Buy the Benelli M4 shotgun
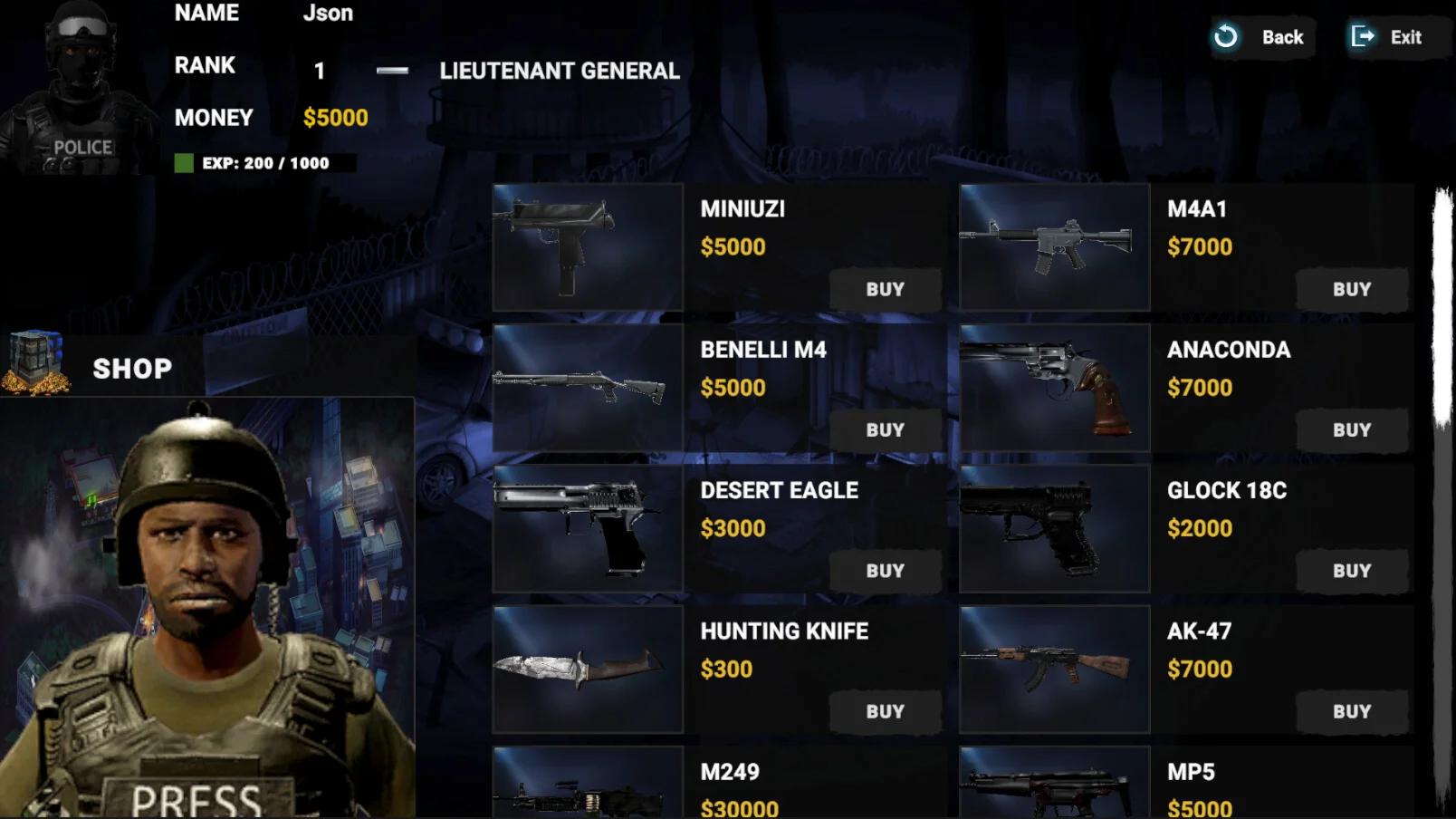The width and height of the screenshot is (1456, 819). coord(885,430)
